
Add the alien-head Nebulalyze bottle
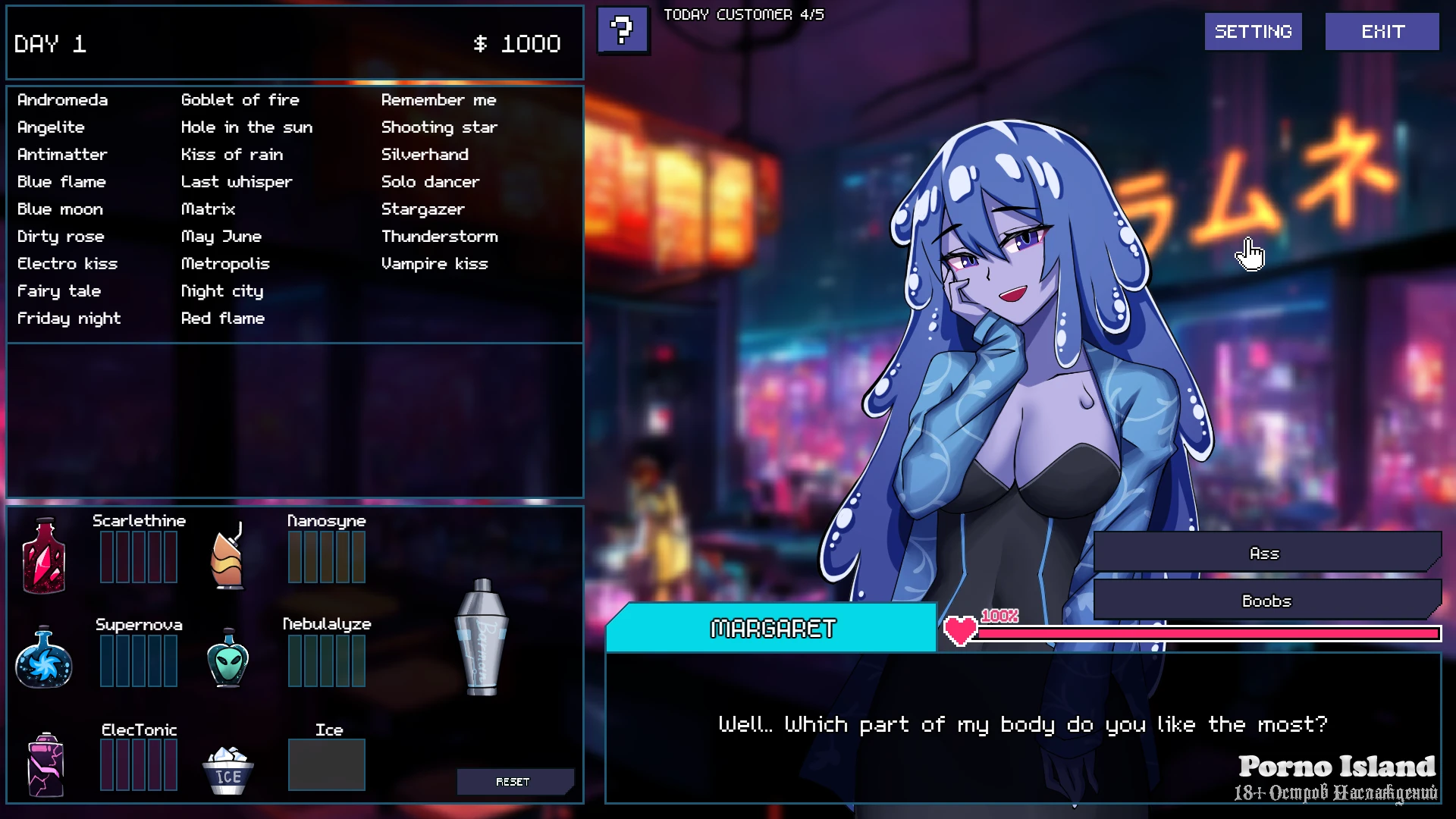pyautogui.click(x=227, y=658)
